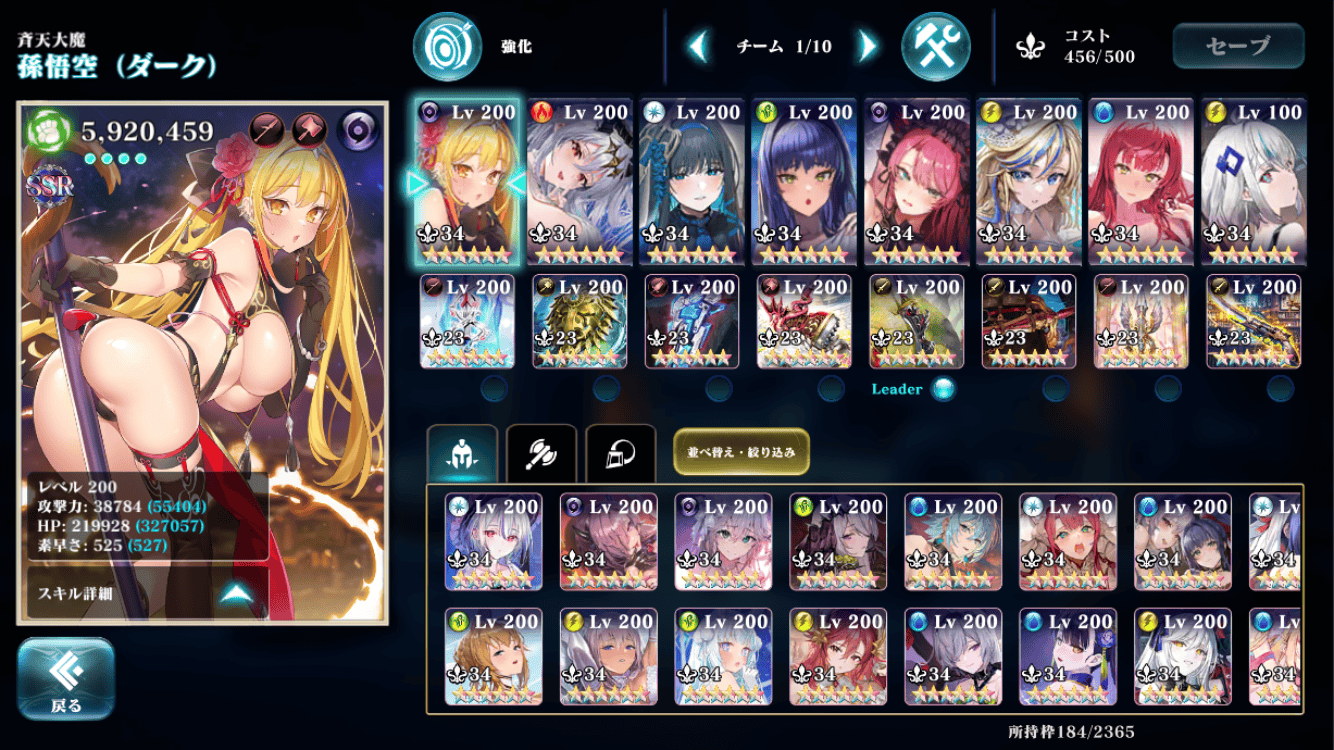Select the golden lion shield equipment slot

coord(579,321)
